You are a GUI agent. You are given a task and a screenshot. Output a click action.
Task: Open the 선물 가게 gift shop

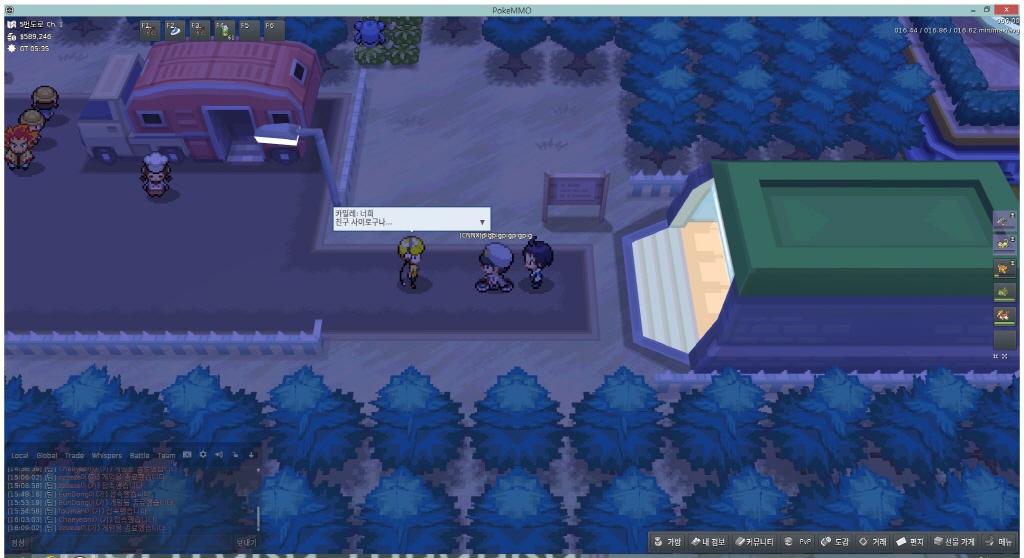(x=953, y=541)
